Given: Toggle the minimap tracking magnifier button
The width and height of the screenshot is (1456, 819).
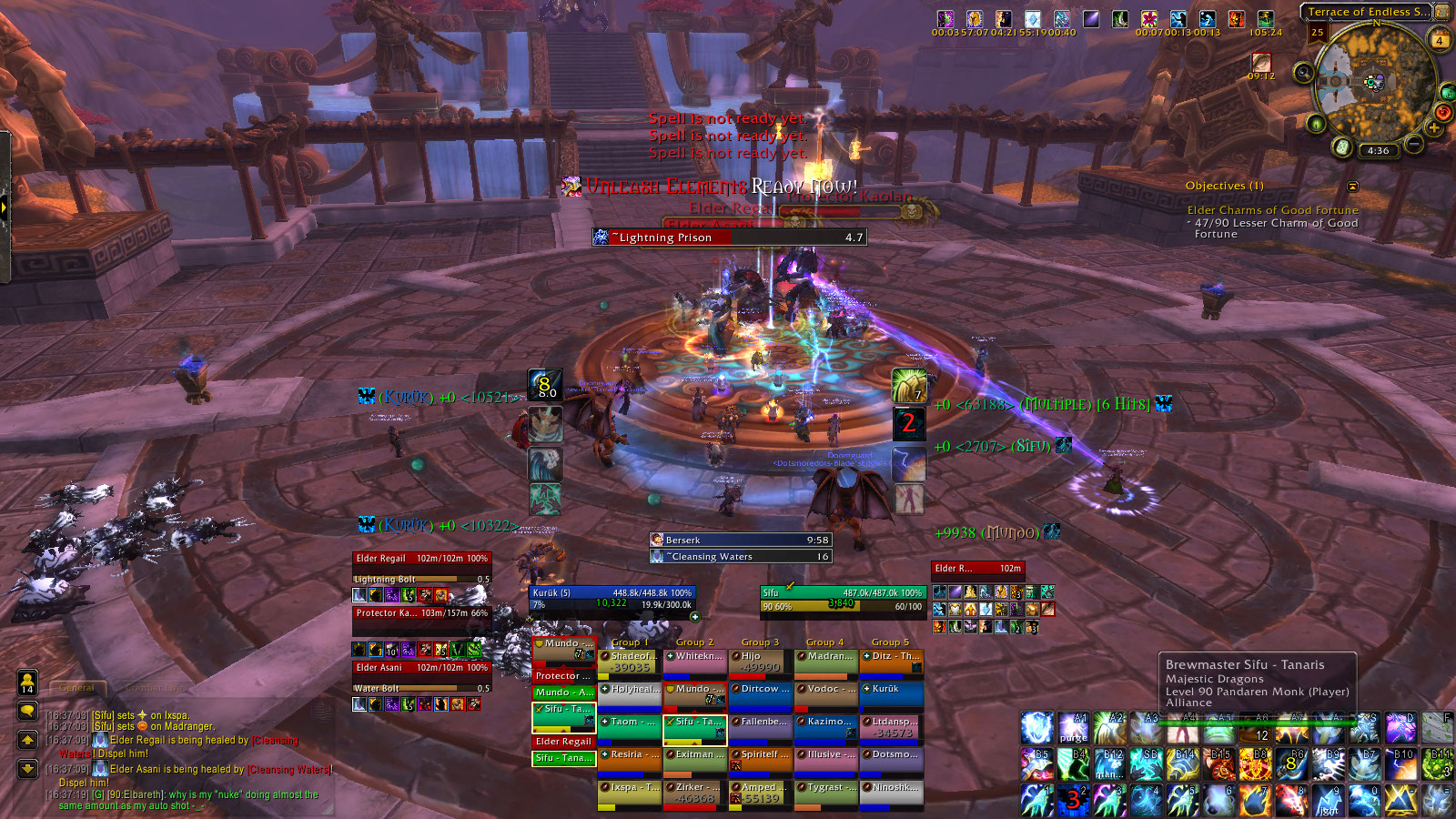Looking at the screenshot, I should (x=1303, y=73).
